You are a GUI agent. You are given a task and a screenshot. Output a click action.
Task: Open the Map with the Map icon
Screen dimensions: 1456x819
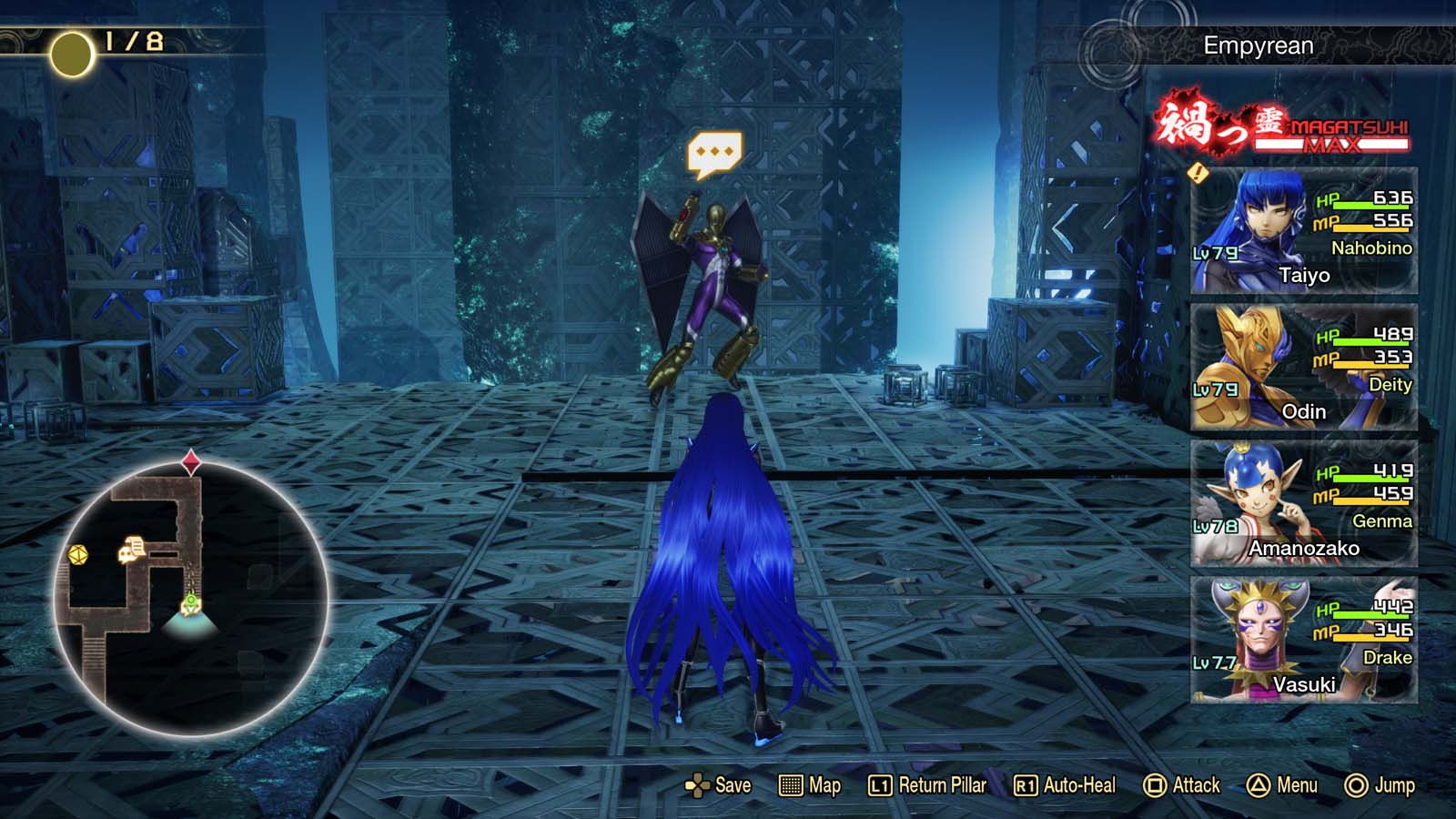pyautogui.click(x=792, y=784)
